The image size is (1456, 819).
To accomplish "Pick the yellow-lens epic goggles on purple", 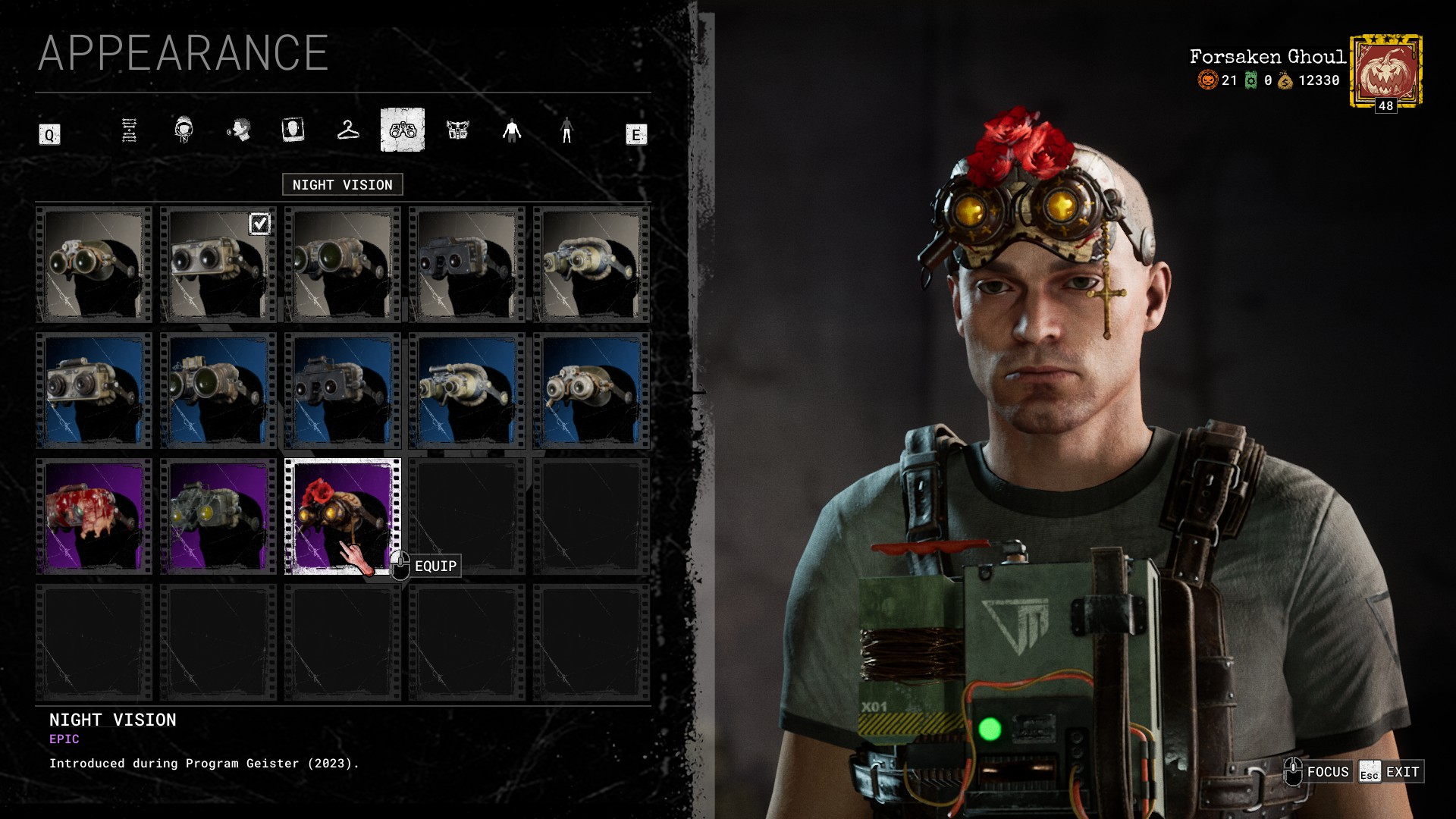I will pos(218,516).
